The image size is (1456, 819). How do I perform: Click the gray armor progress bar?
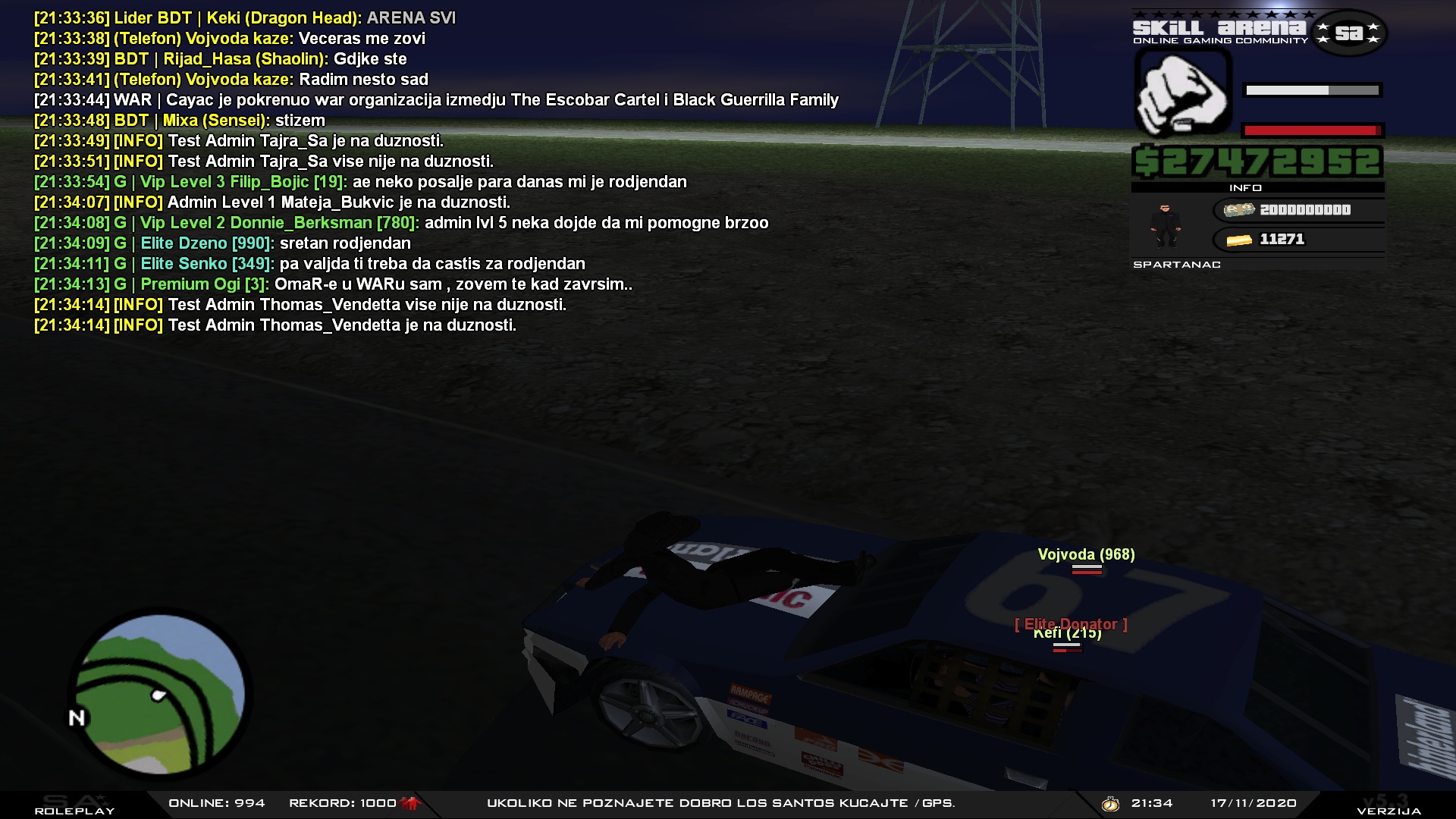point(1311,91)
